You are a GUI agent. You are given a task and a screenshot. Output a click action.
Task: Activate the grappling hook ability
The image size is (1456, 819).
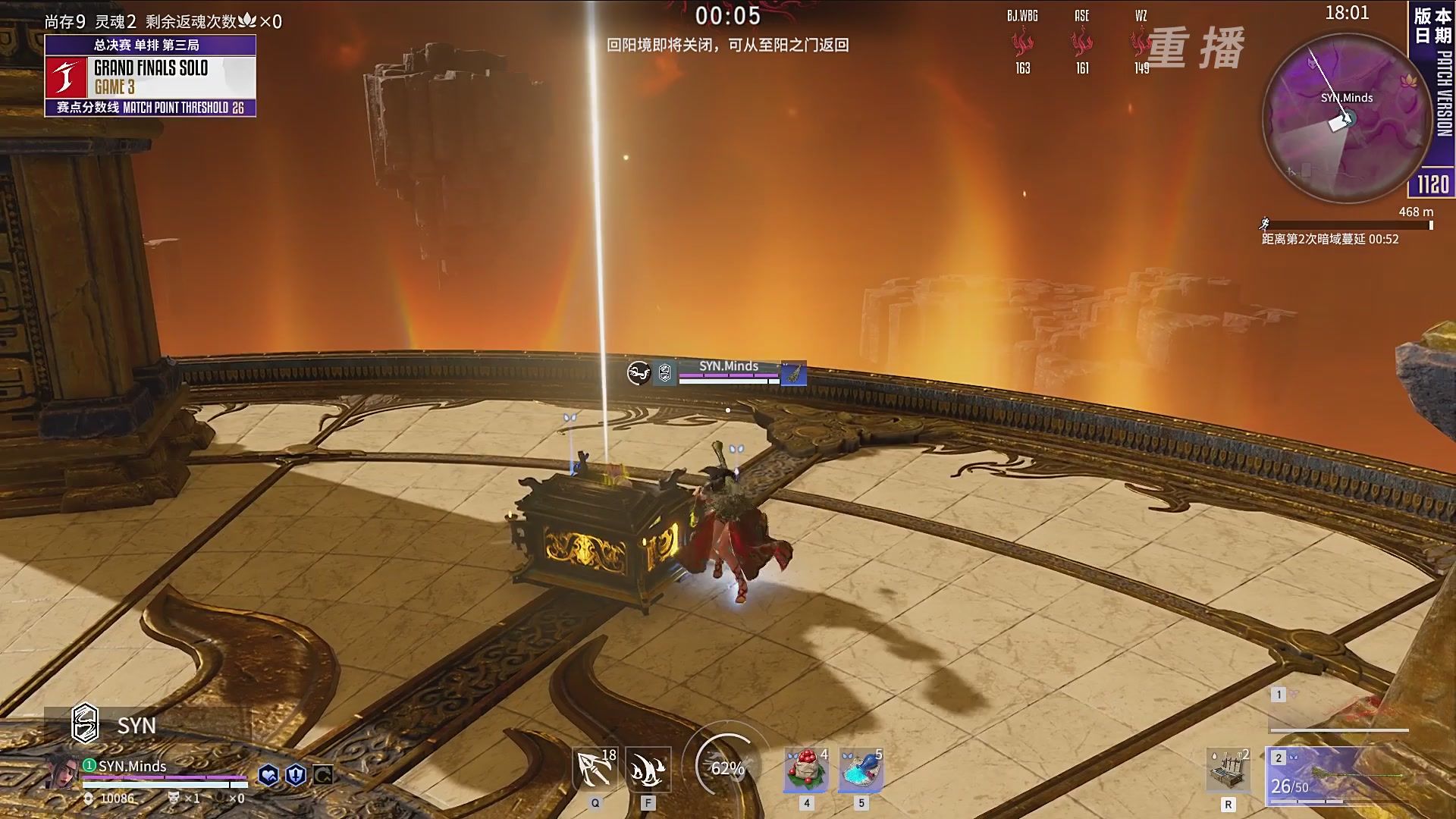[595, 769]
